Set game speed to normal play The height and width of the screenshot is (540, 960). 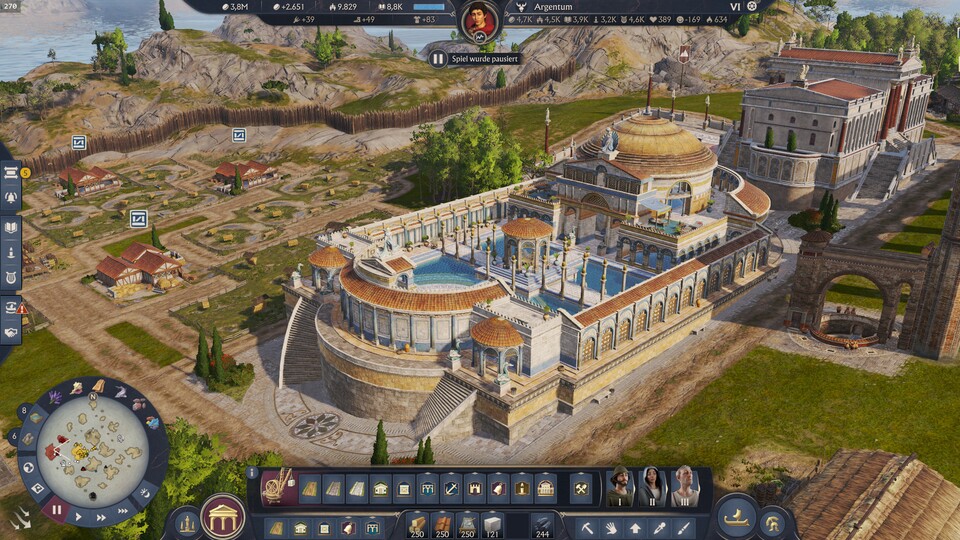80,518
